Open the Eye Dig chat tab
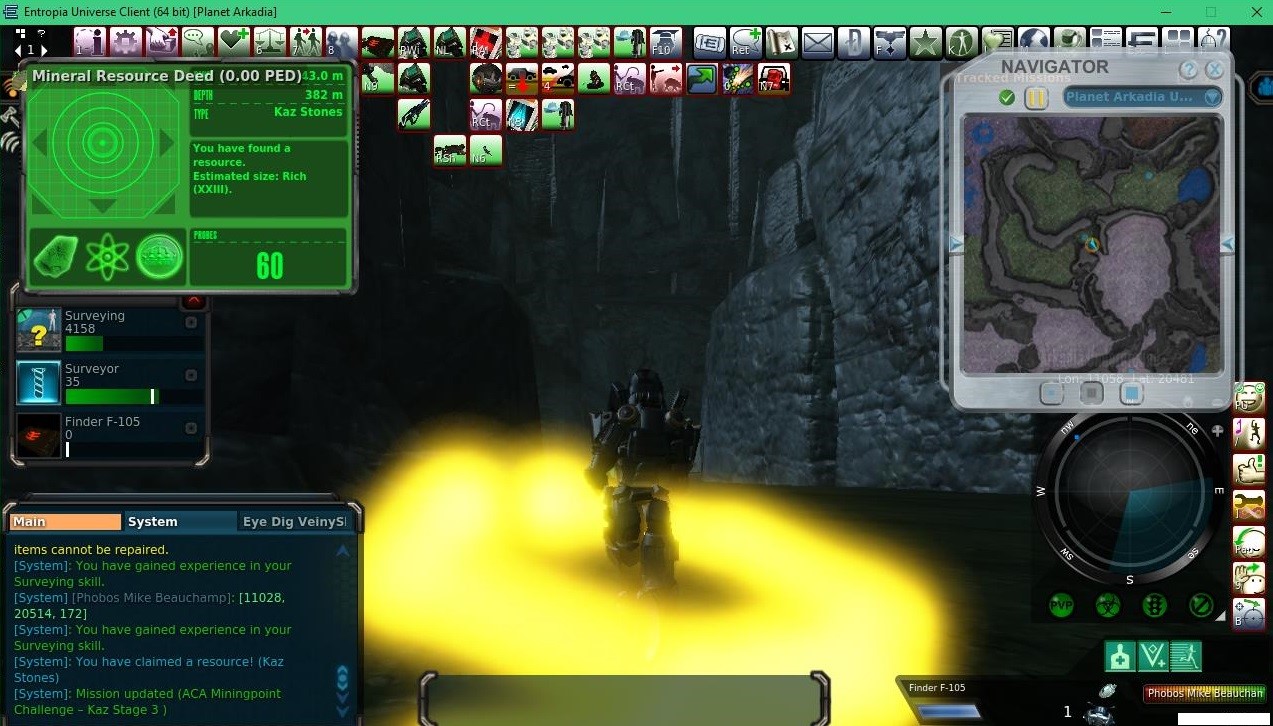 (294, 521)
